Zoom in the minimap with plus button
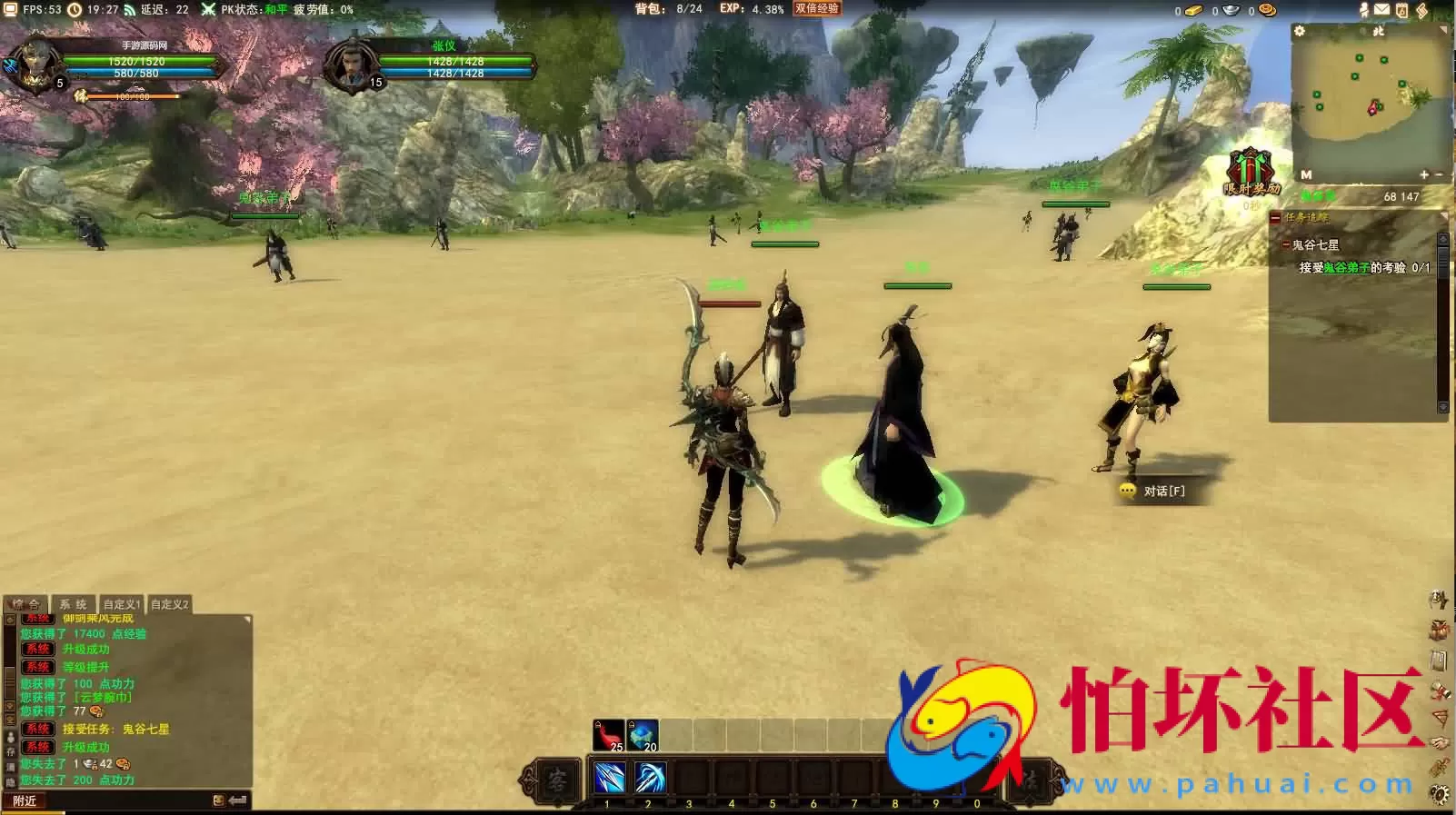Screen dimensions: 1456x815 (1423, 174)
